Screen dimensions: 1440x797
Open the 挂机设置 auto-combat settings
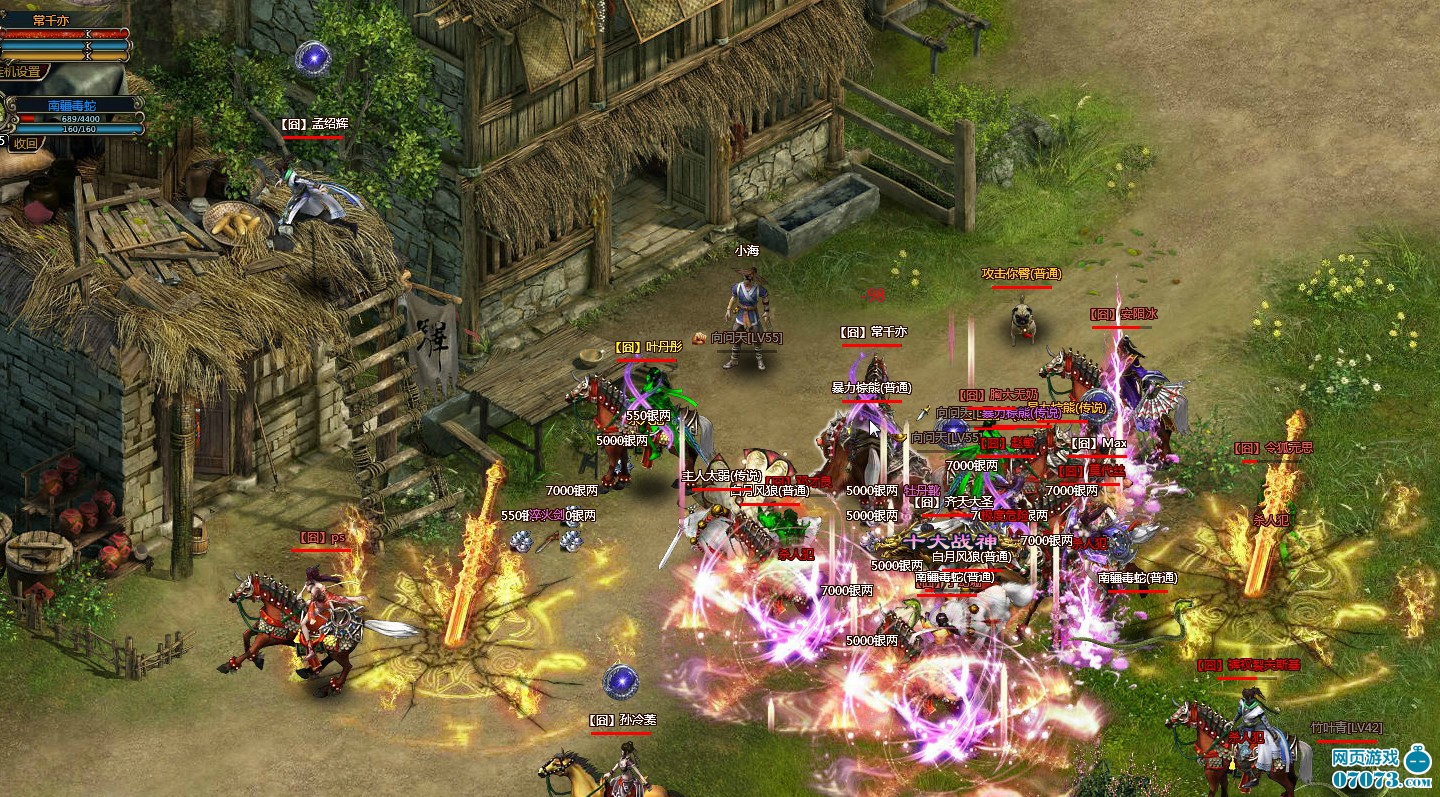coord(22,72)
